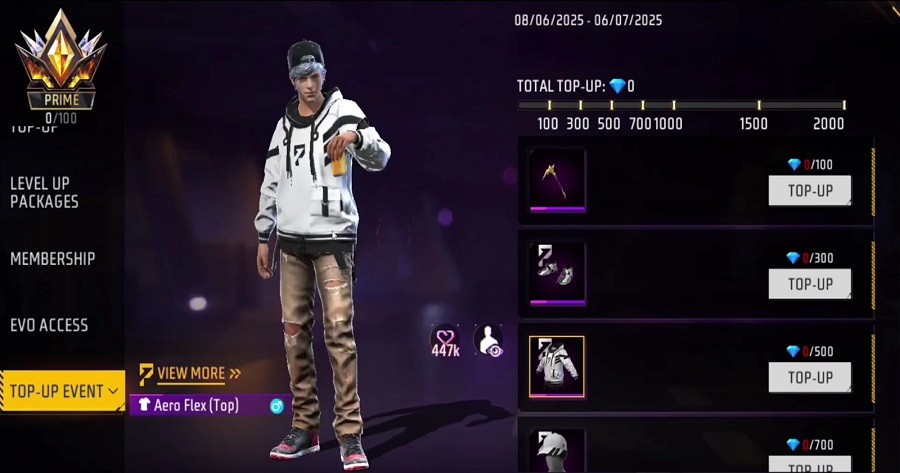Select the shoes reward thumbnail
The image size is (900, 473).
(x=557, y=273)
